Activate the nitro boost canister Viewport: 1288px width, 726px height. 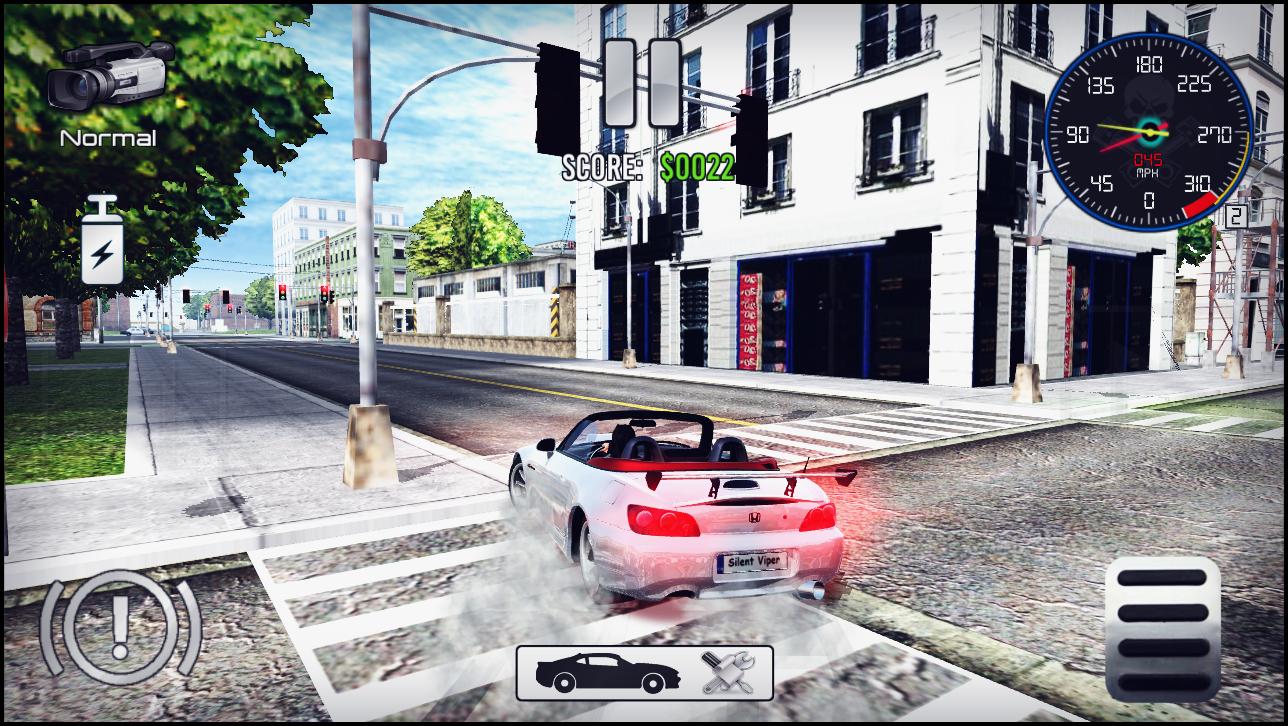point(102,241)
